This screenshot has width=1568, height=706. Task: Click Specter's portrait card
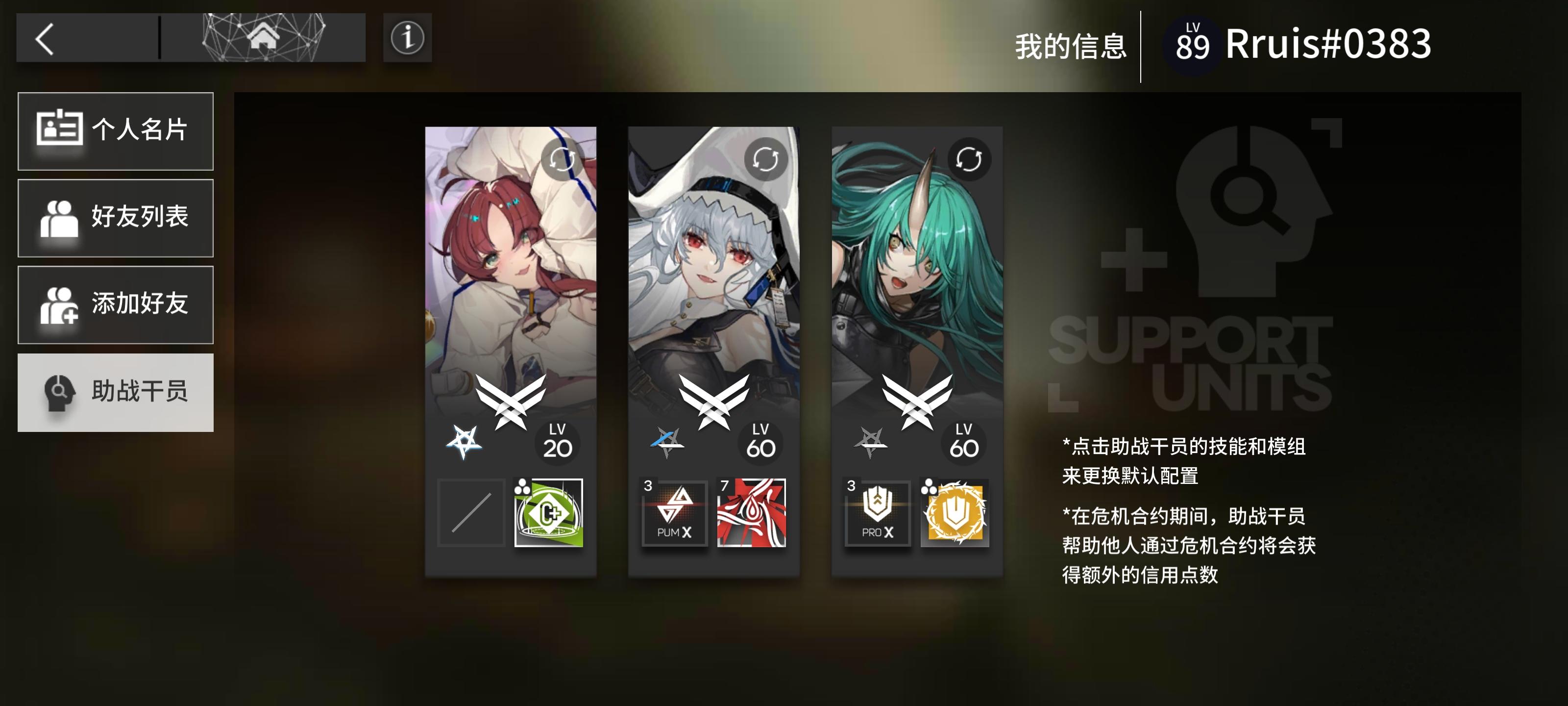713,256
